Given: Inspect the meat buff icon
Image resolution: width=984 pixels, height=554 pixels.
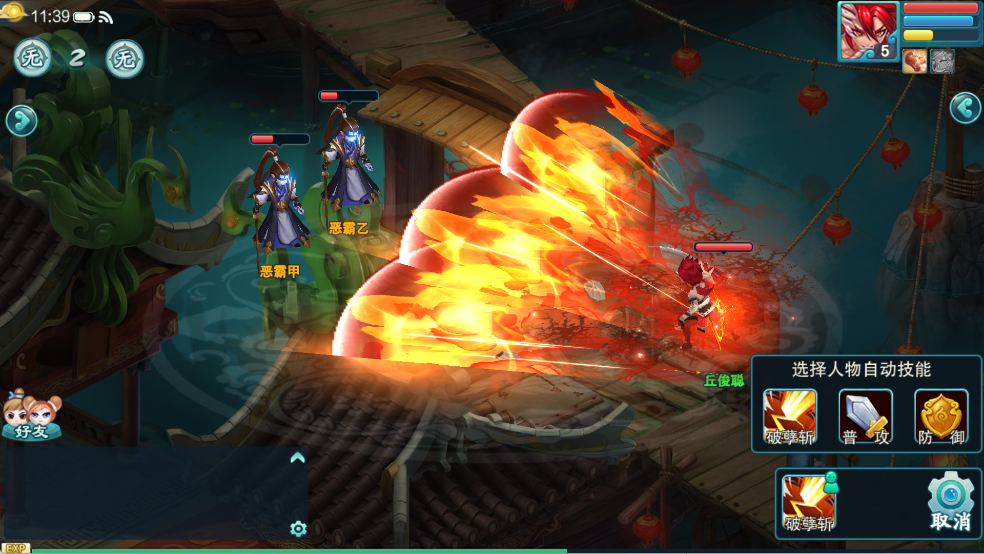Looking at the screenshot, I should point(914,61).
